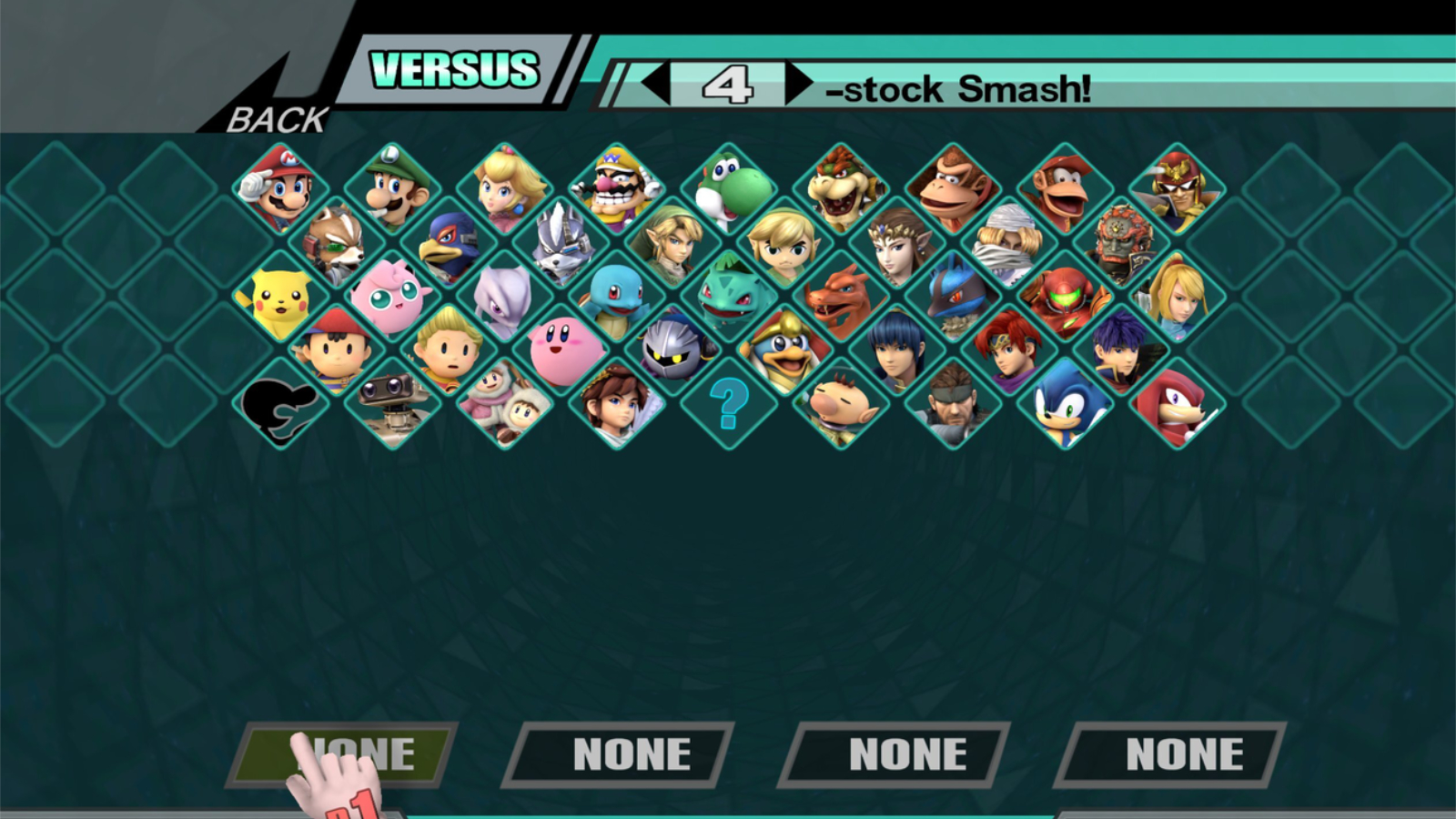
Task: Select the random question mark tile
Action: [729, 402]
